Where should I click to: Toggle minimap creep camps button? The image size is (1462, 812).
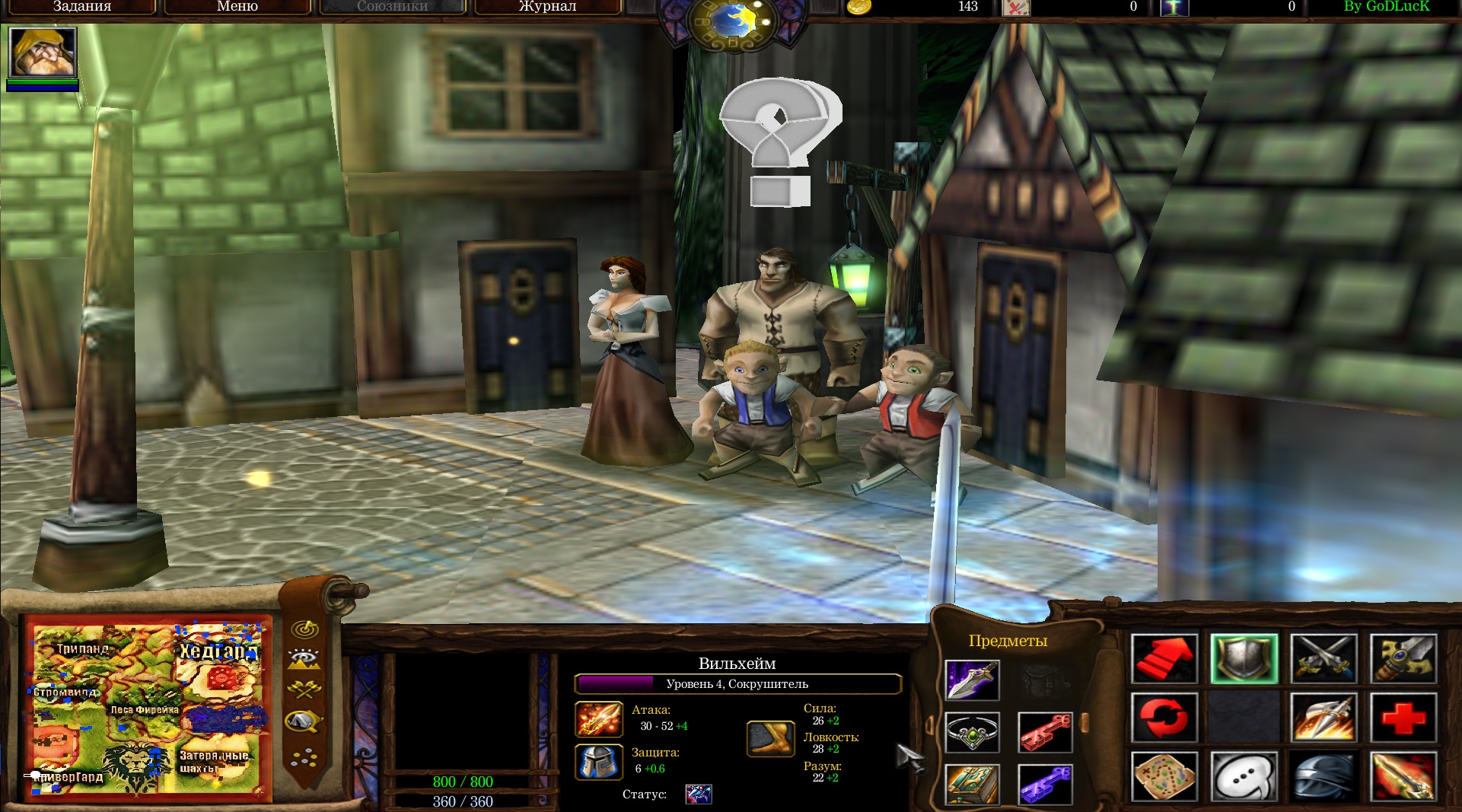pos(304,720)
